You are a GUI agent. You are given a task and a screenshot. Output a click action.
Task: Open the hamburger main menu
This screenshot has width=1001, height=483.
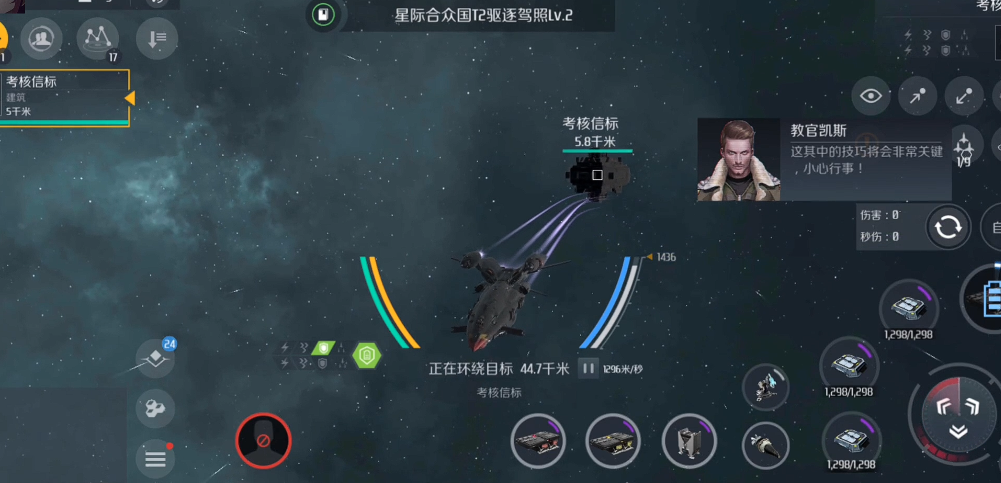[x=155, y=459]
